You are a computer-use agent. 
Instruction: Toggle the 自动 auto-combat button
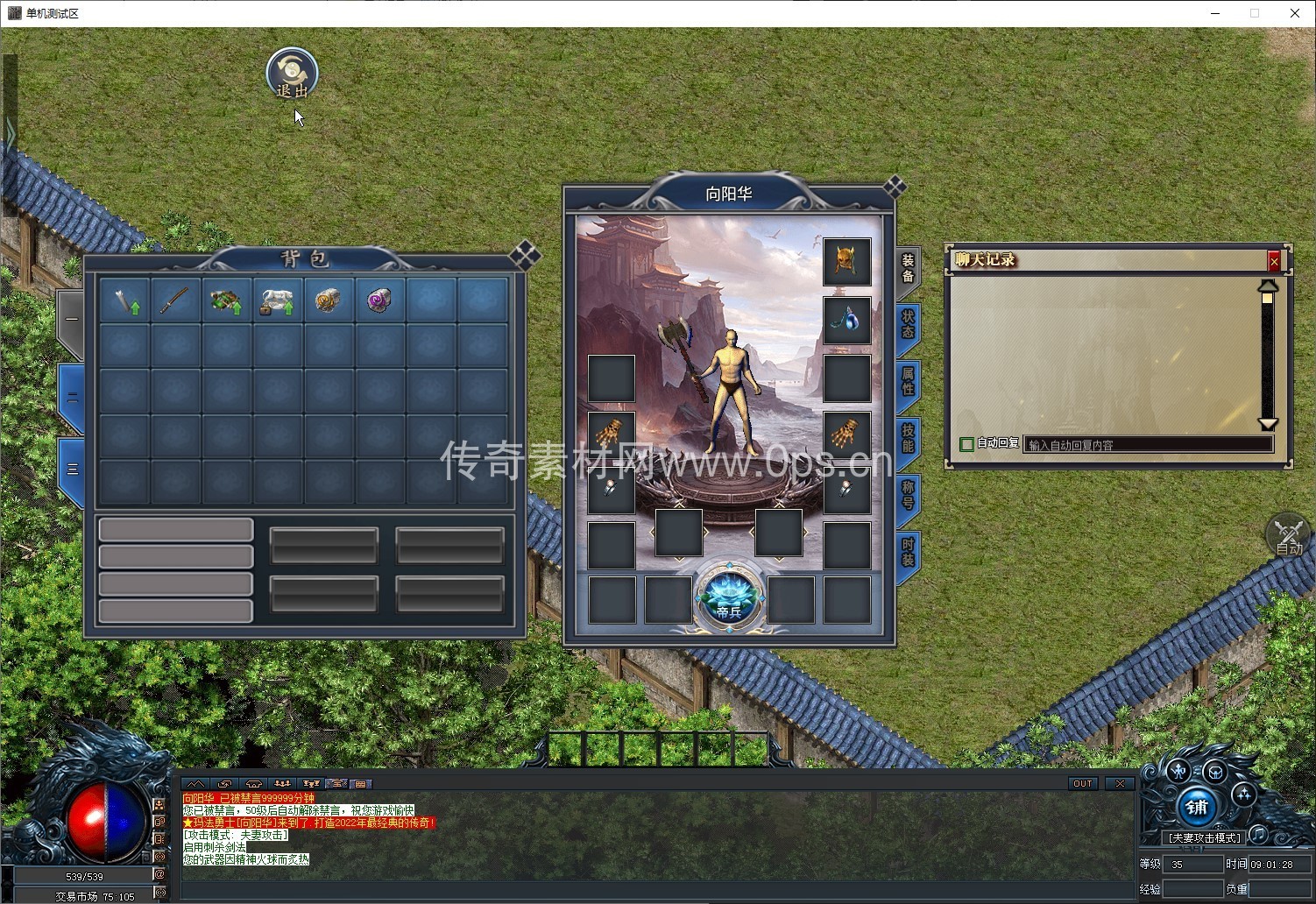(1288, 536)
